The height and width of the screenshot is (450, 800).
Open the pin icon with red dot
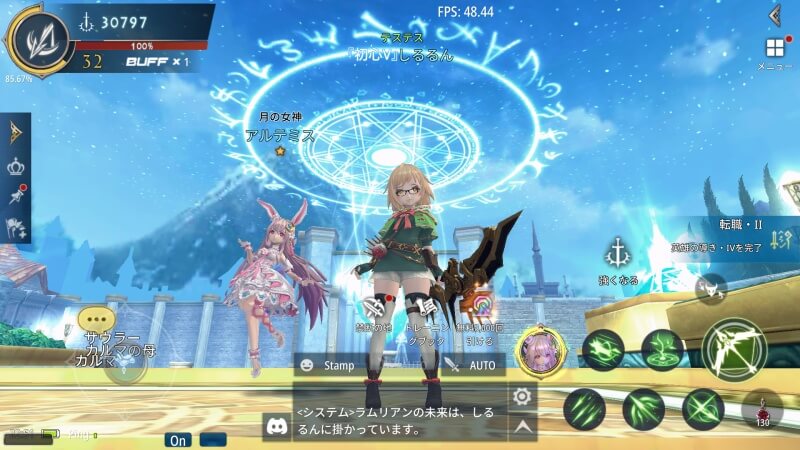16,197
